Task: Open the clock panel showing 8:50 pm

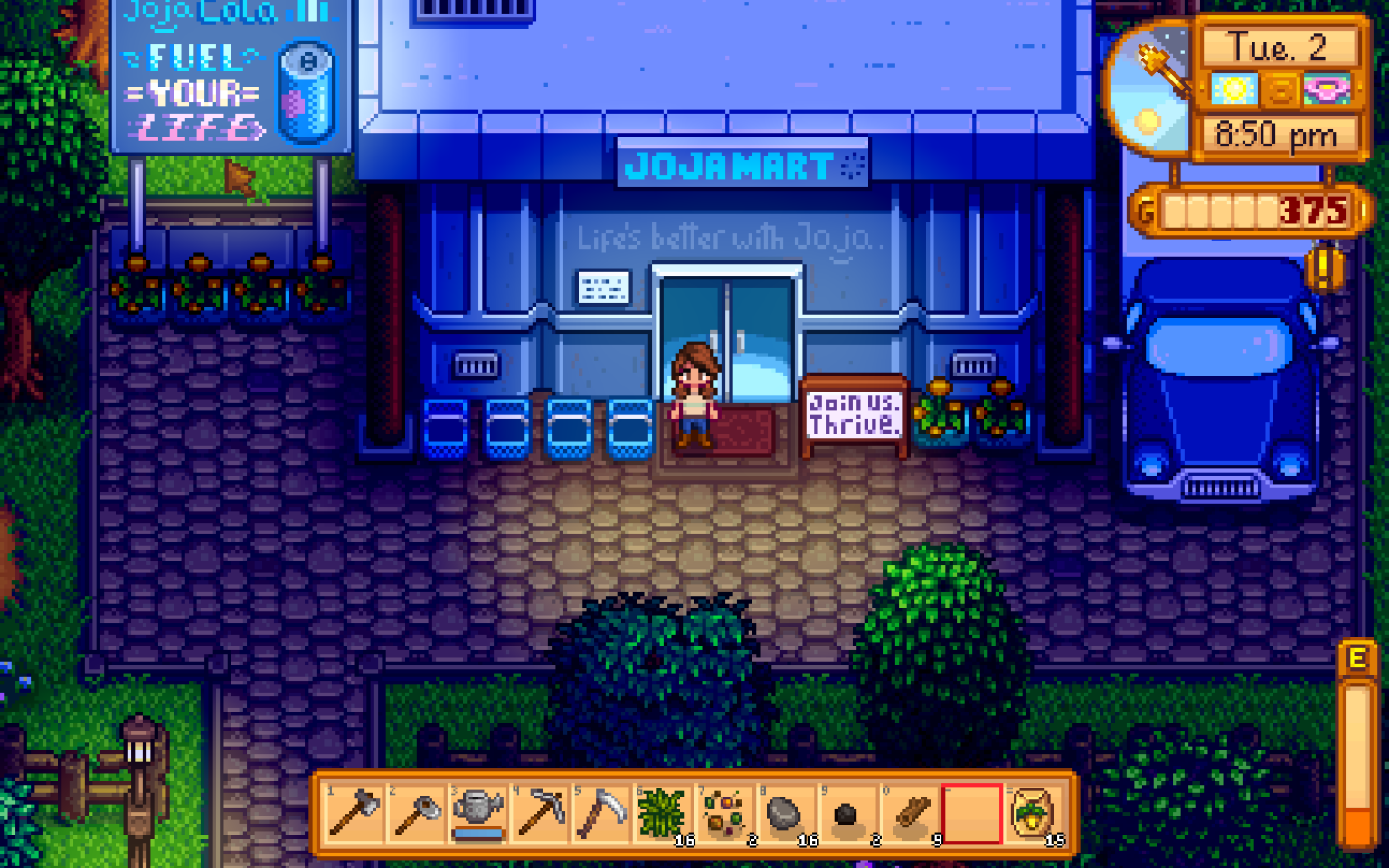Action: (x=1278, y=134)
